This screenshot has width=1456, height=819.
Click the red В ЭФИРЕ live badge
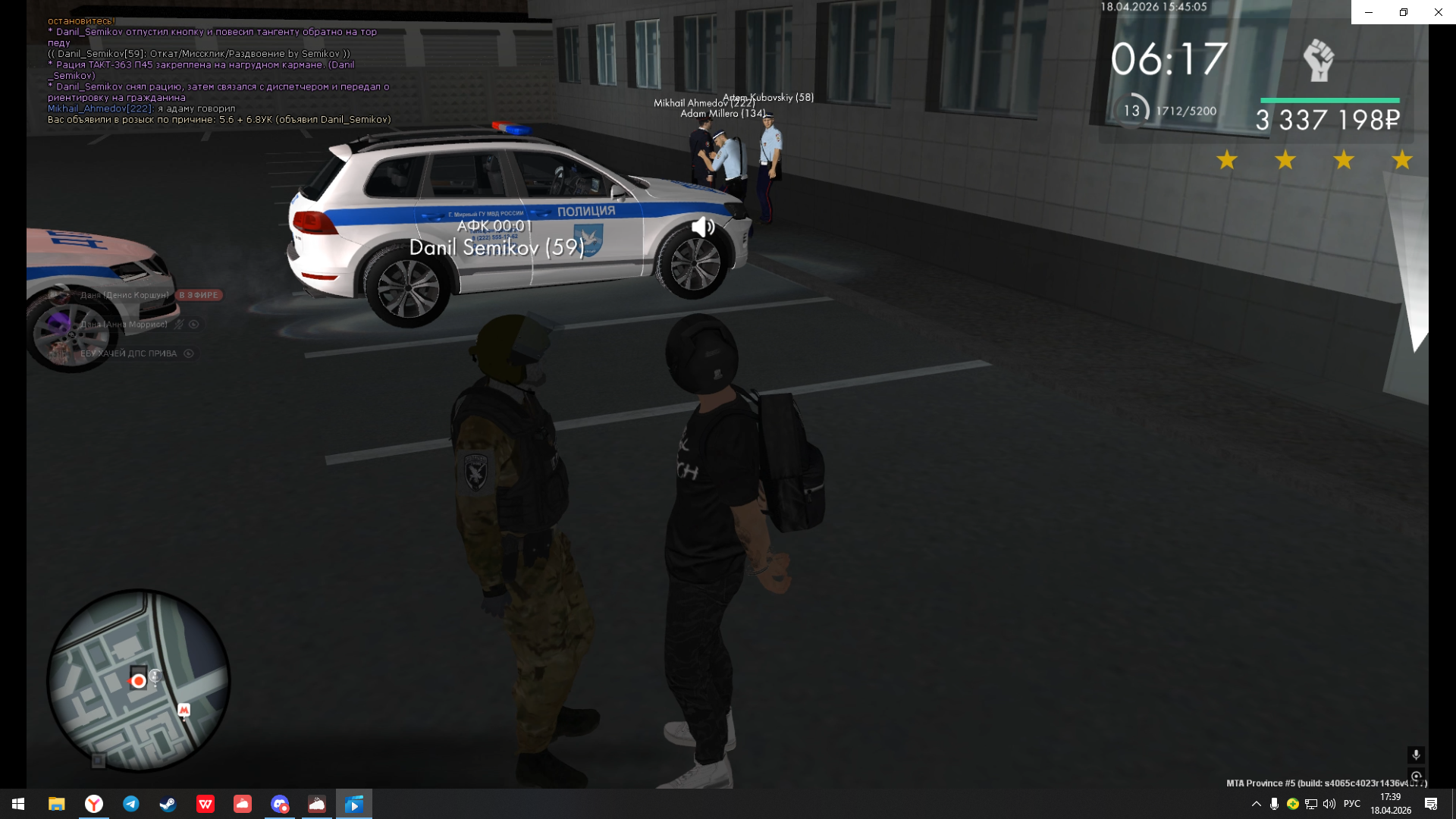pos(199,295)
